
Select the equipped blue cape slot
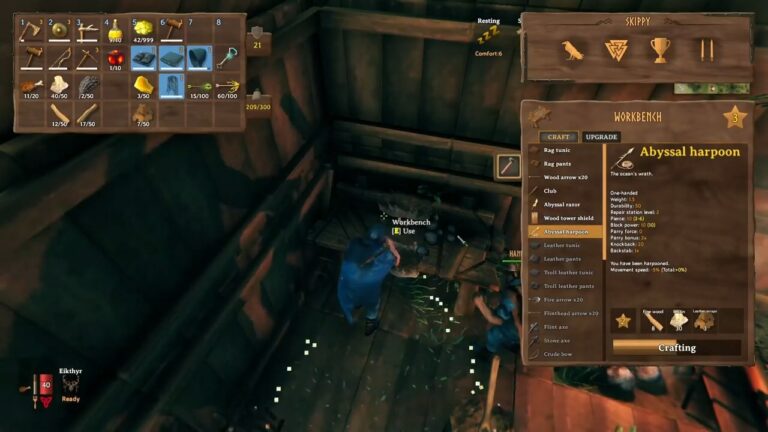pyautogui.click(x=200, y=58)
